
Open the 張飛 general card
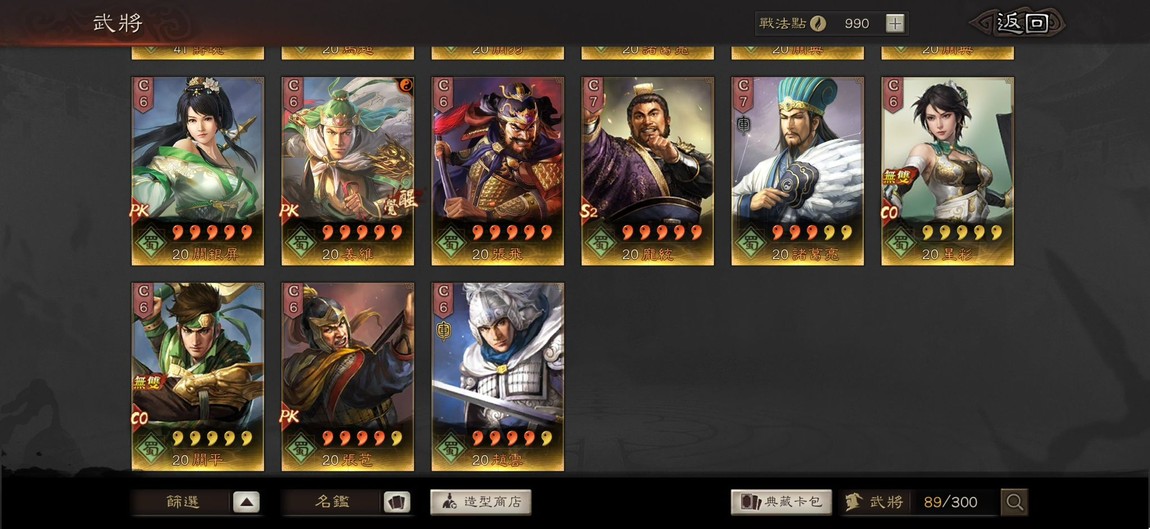click(498, 170)
